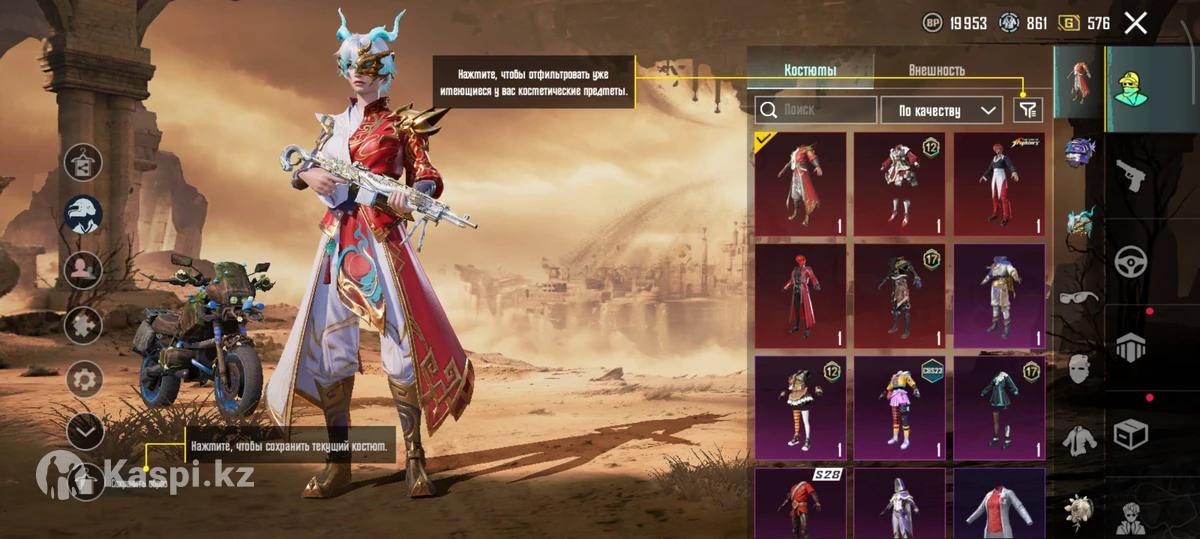Toggle the owned-items filter button
Screen dimensions: 1200x539
pos(1027,110)
